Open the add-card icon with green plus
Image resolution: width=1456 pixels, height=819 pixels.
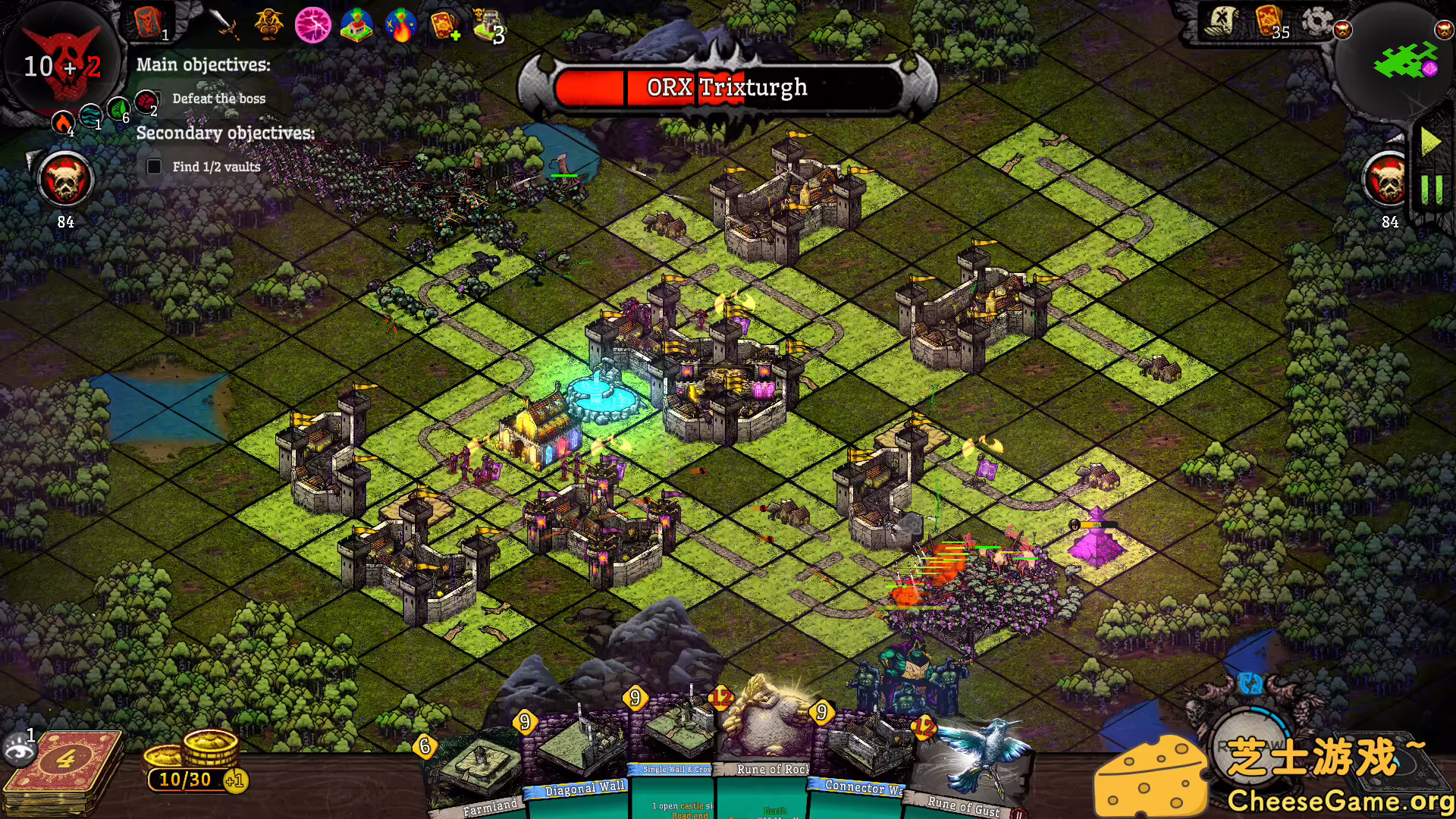coord(446,27)
